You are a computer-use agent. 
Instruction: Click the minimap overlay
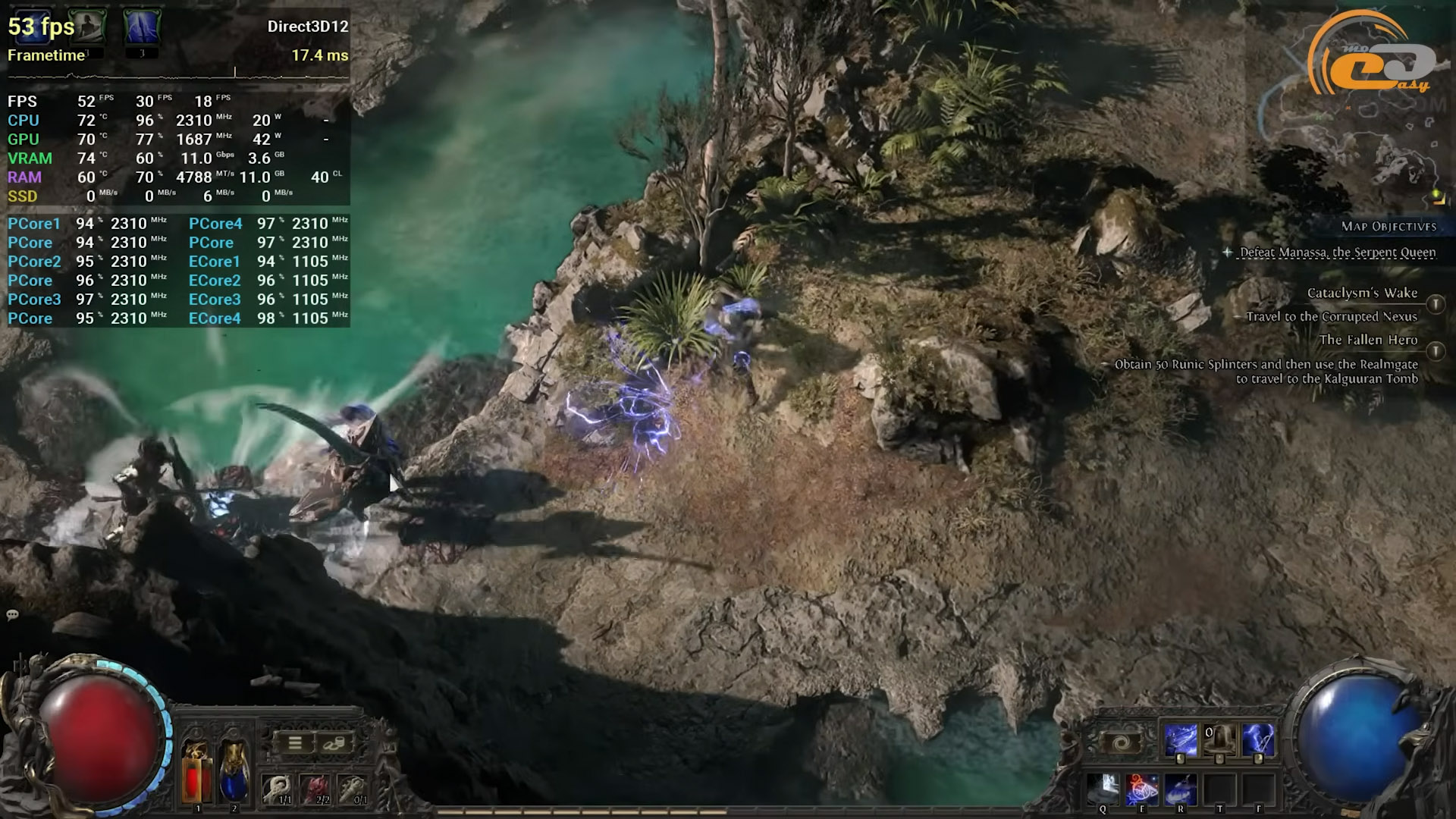coord(1357,129)
